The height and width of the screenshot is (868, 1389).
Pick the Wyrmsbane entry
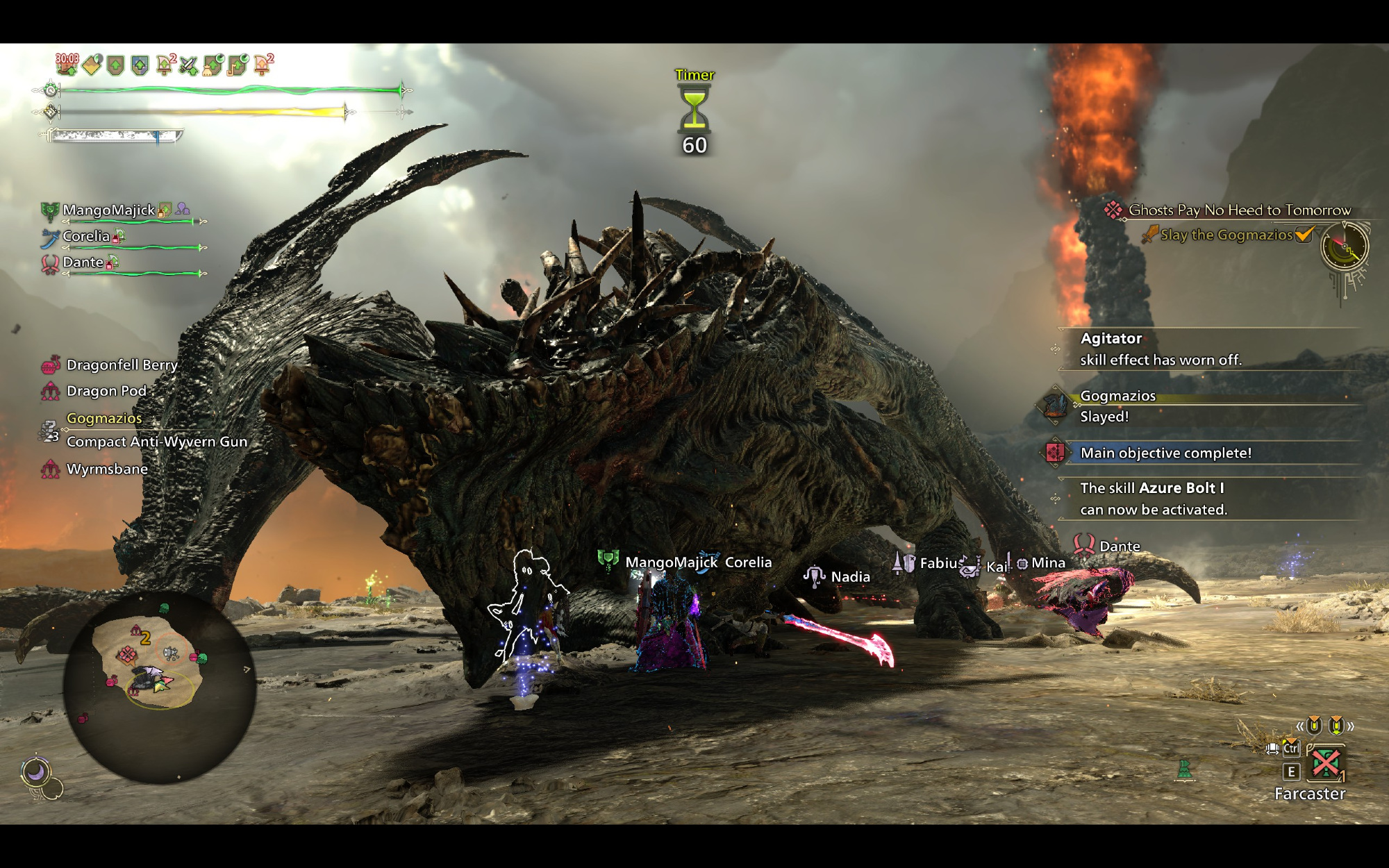(x=107, y=469)
